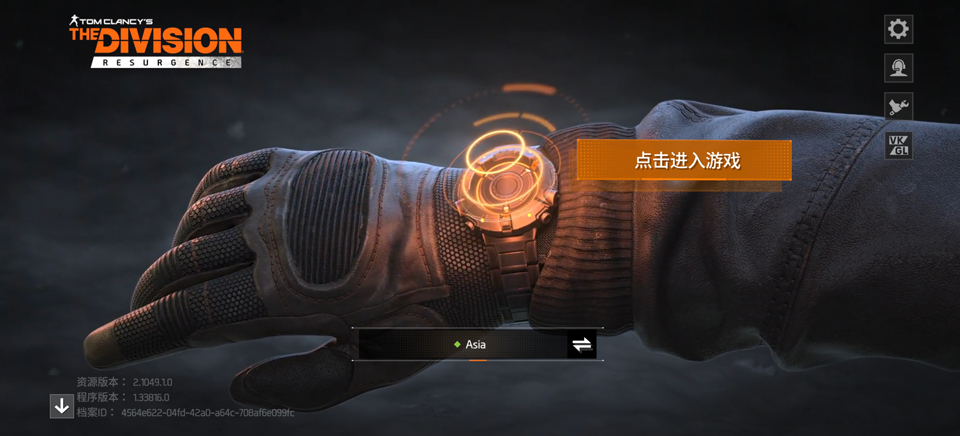Open the gear settings icon
The width and height of the screenshot is (960, 436).
click(898, 29)
